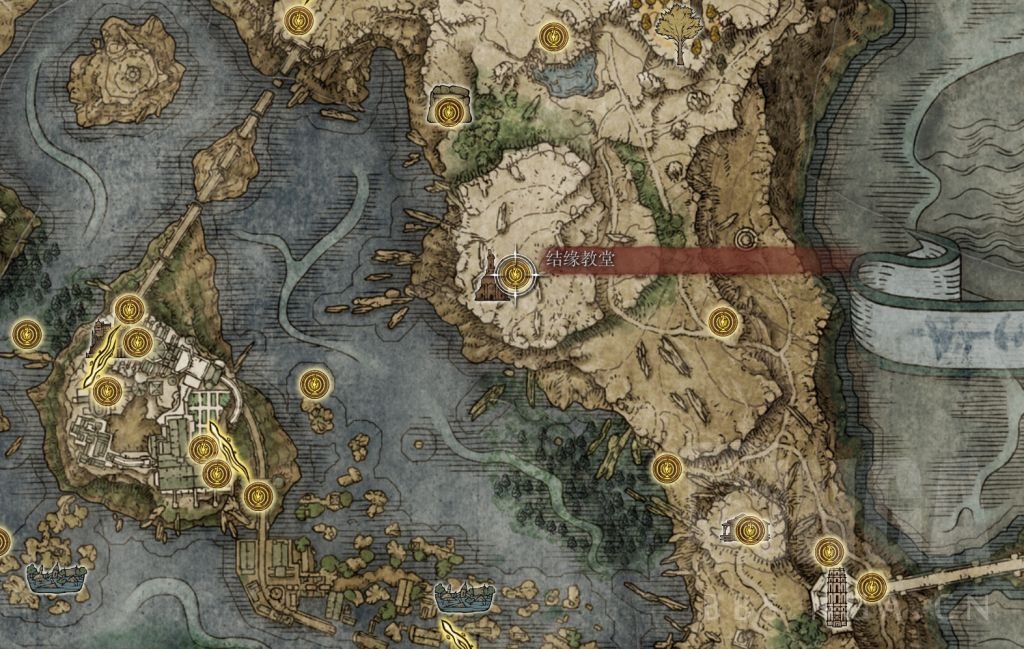
Task: Select the grace marker at the bridge entrance
Action: tap(872, 585)
